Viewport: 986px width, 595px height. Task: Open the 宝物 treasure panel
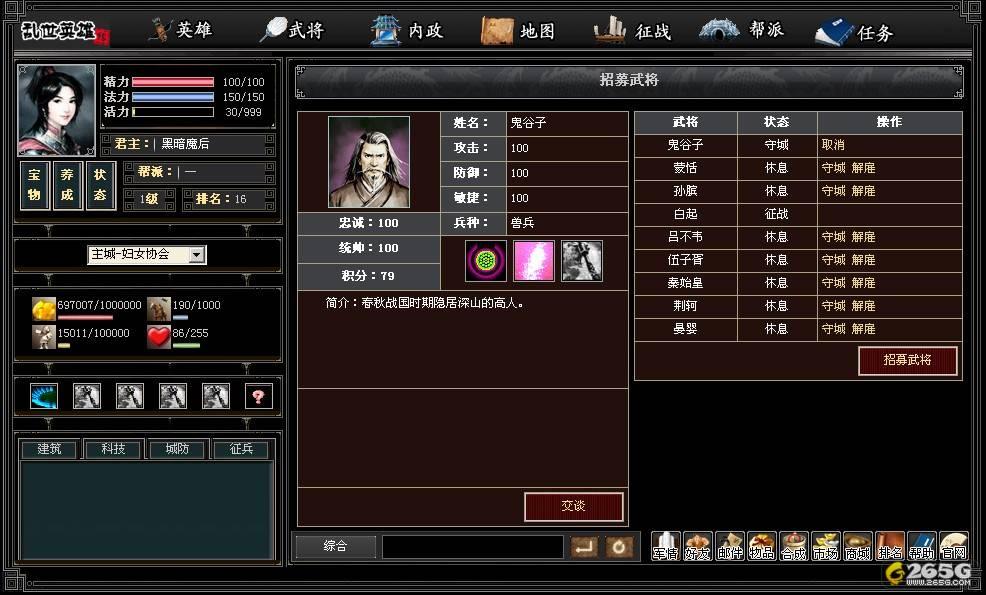click(34, 187)
